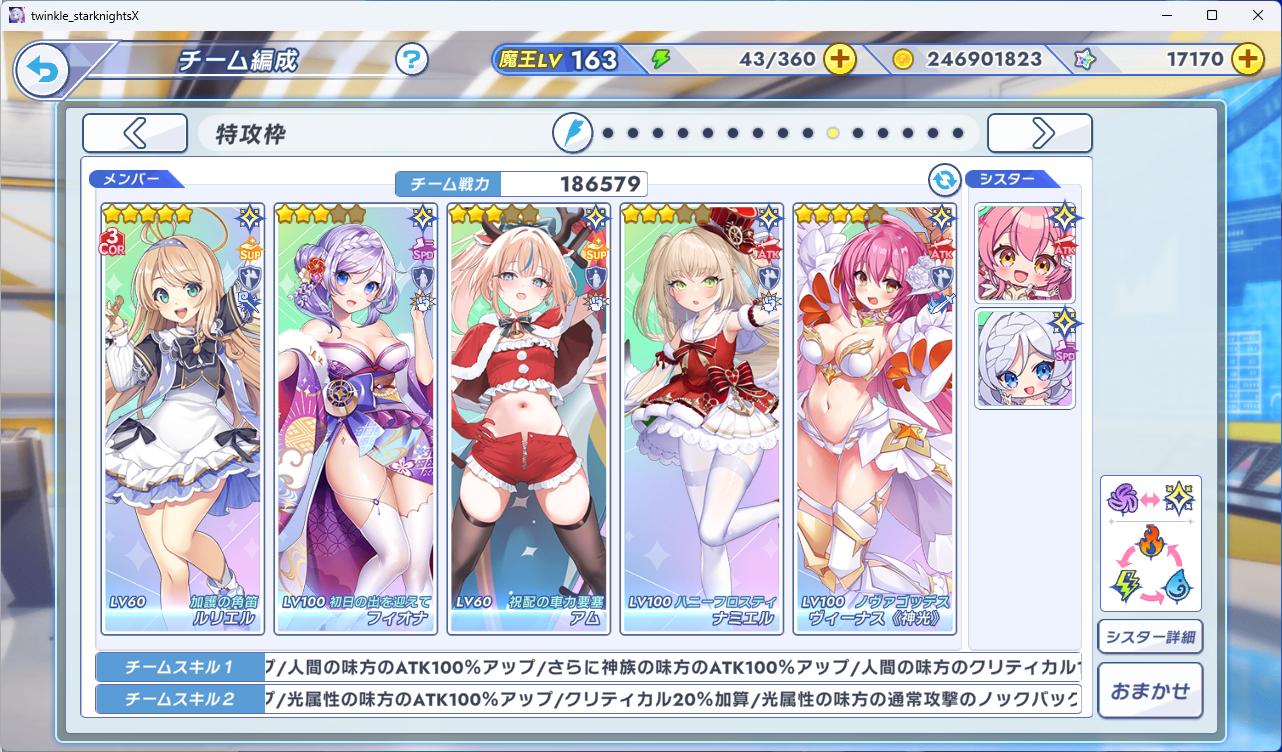
Task: Go back using the return arrow button
Action: (41, 70)
